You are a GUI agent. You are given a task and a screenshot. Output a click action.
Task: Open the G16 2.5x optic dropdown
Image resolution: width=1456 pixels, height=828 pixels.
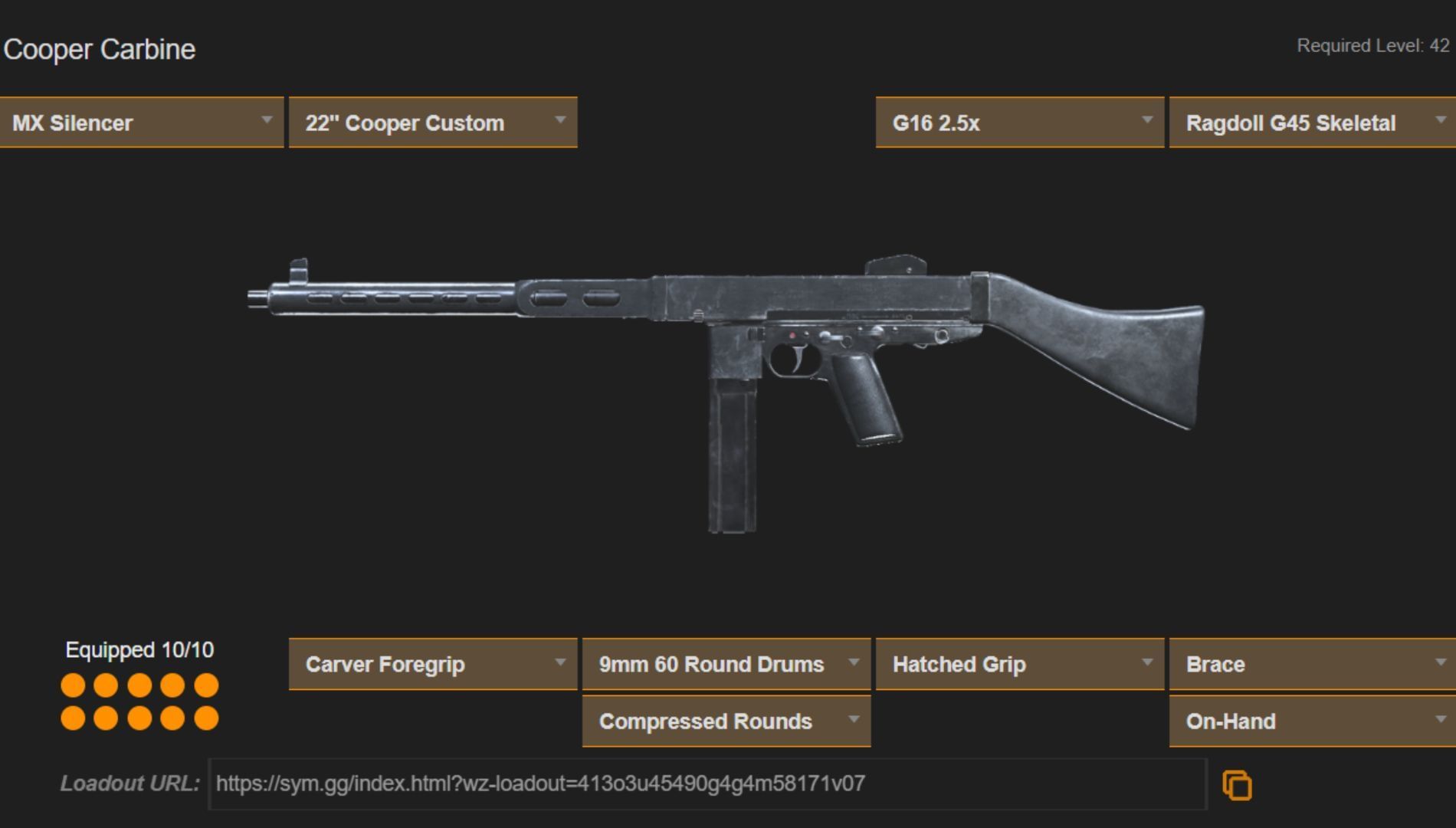[1019, 123]
